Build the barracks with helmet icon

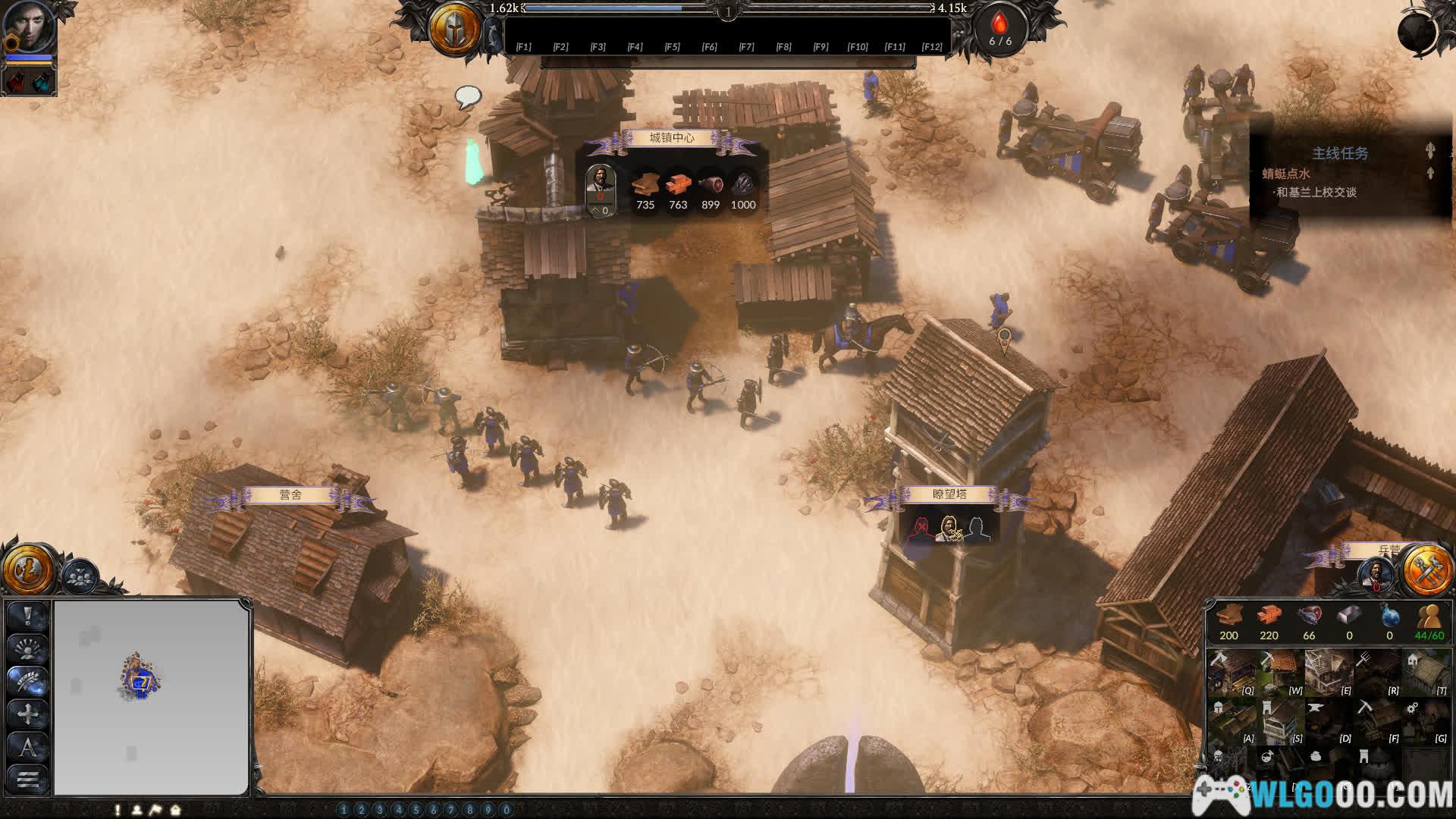pos(1231,720)
